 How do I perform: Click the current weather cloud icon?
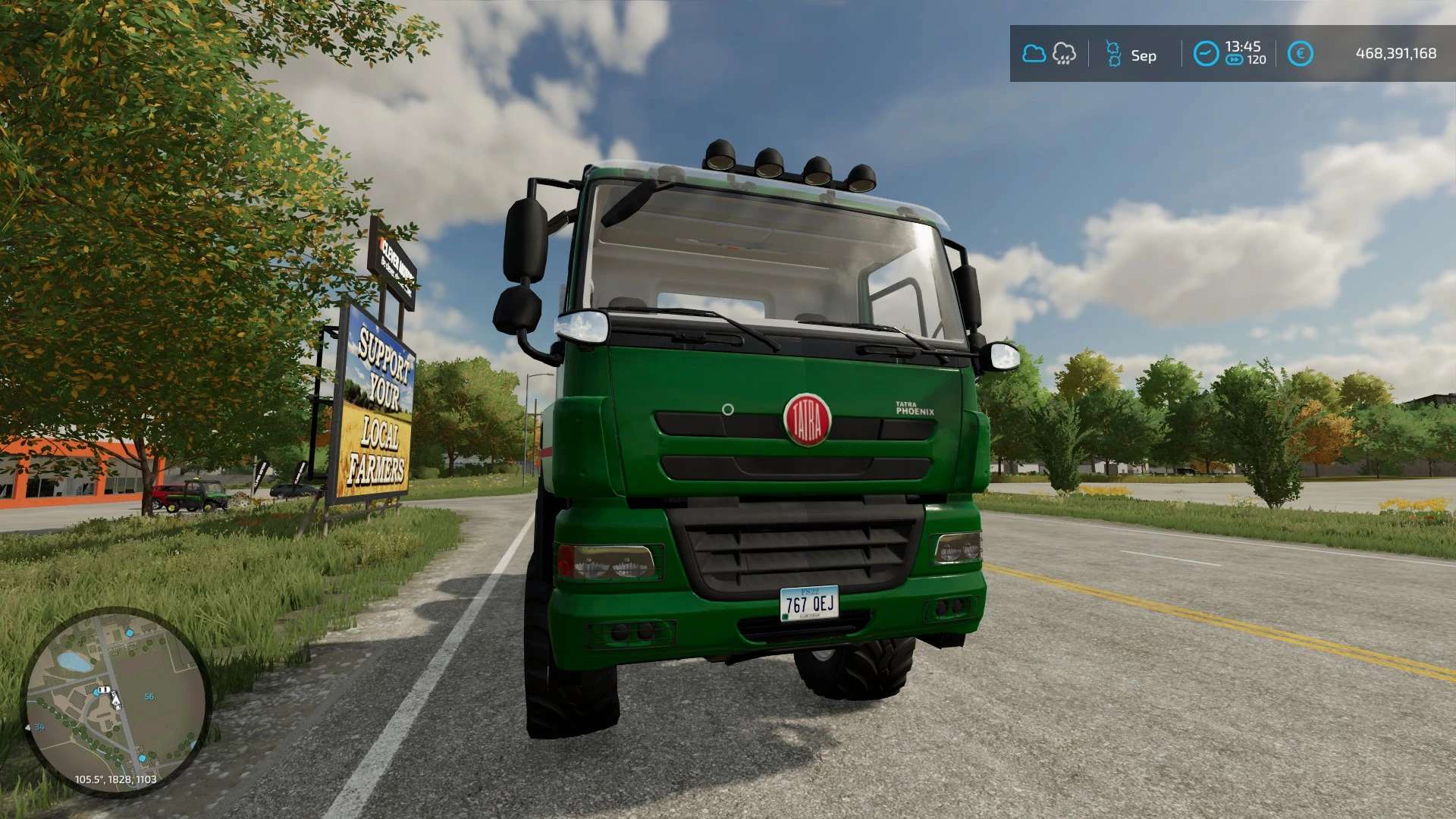(1034, 54)
